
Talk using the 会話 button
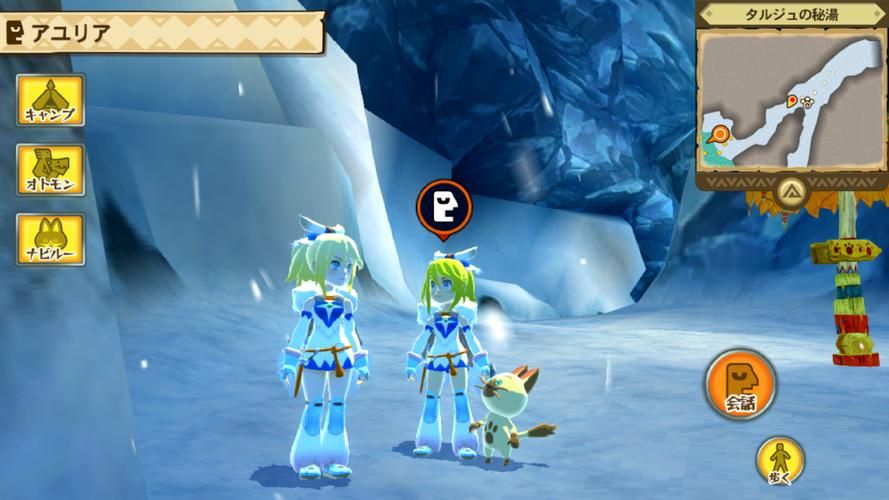tap(740, 384)
